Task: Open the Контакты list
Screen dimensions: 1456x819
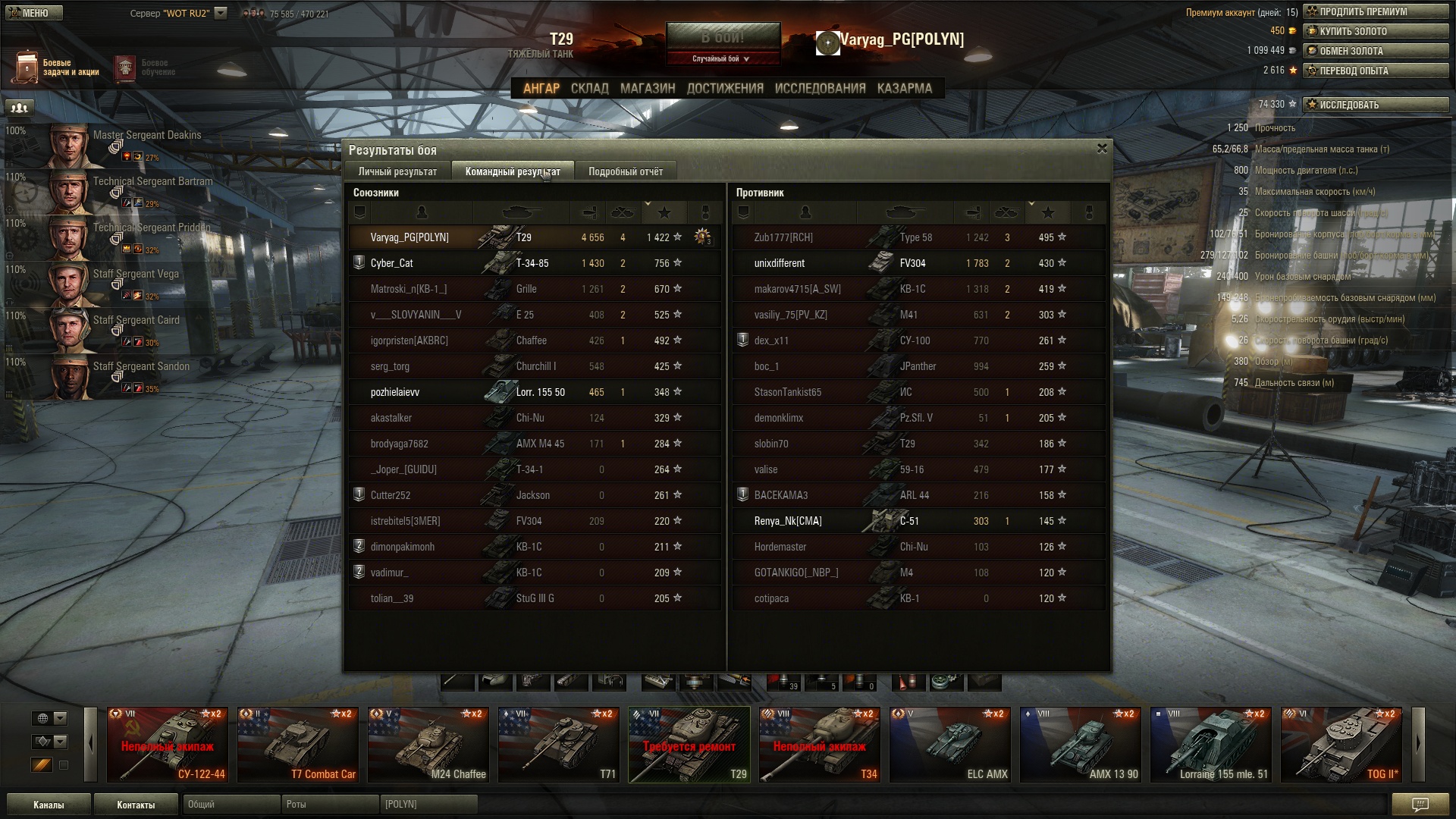Action: (136, 805)
